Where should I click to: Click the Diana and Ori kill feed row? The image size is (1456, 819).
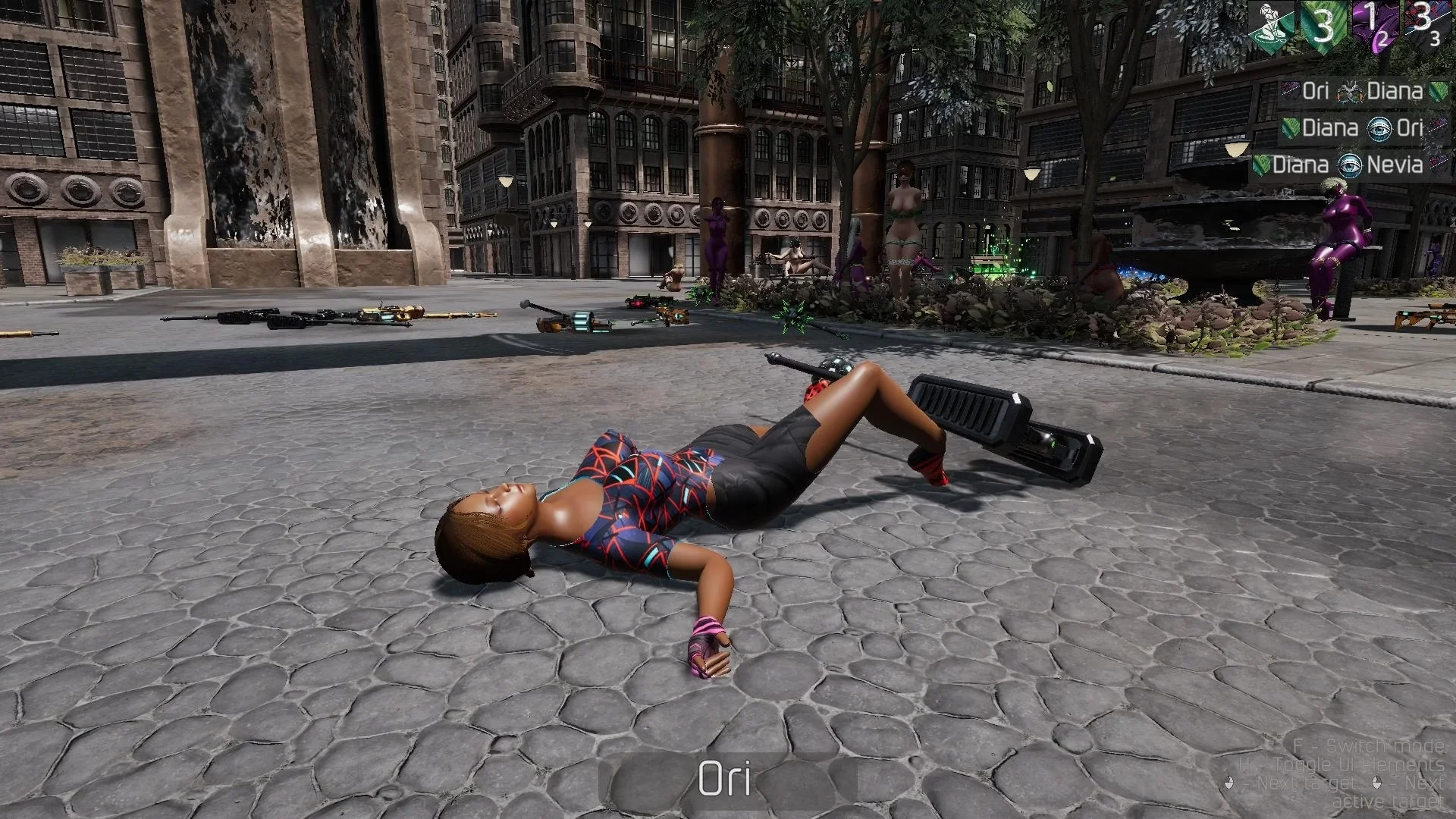(1363, 128)
